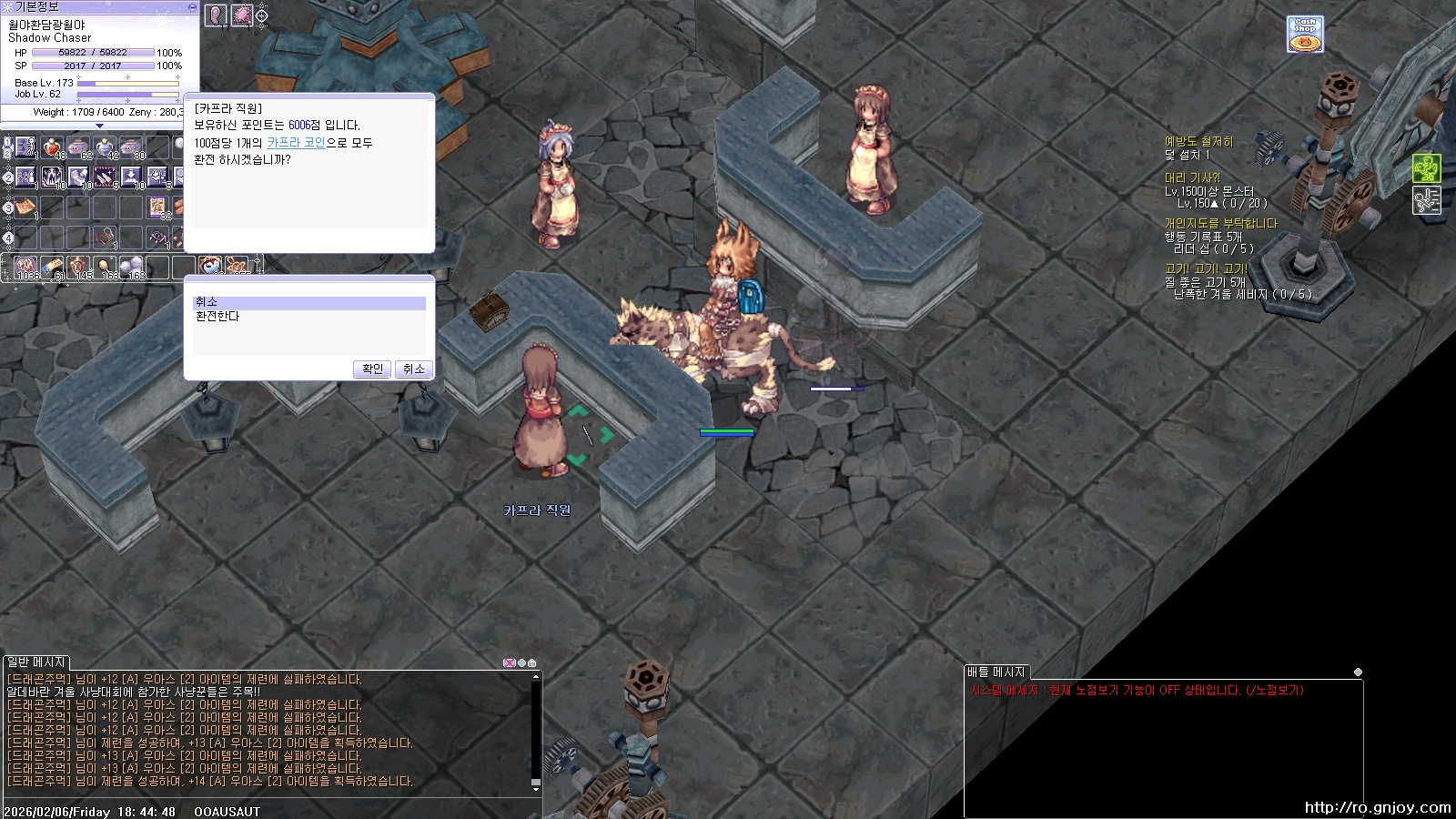Select the 환전한다 dialogue option
This screenshot has width=1456, height=819.
coord(217,317)
